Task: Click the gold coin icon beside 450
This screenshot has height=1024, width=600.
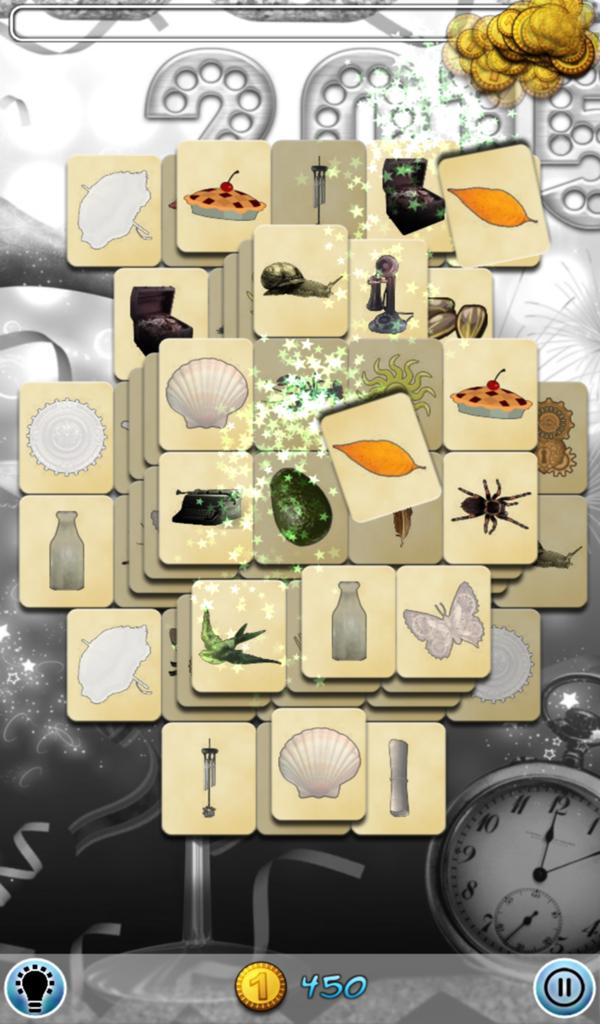Action: click(x=261, y=987)
